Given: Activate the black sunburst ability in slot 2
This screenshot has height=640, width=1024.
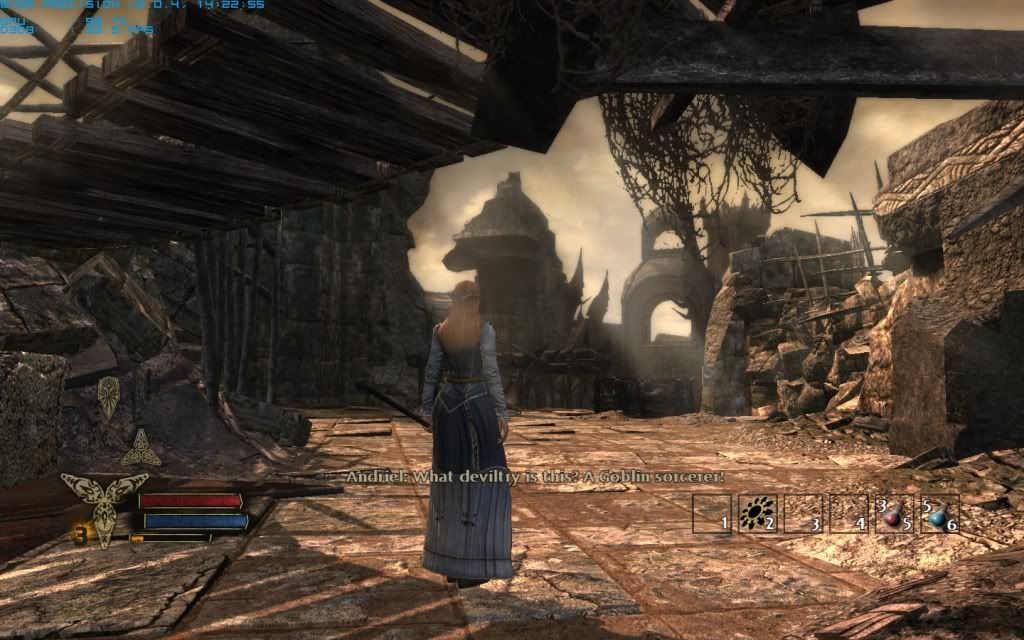Looking at the screenshot, I should coord(756,514).
